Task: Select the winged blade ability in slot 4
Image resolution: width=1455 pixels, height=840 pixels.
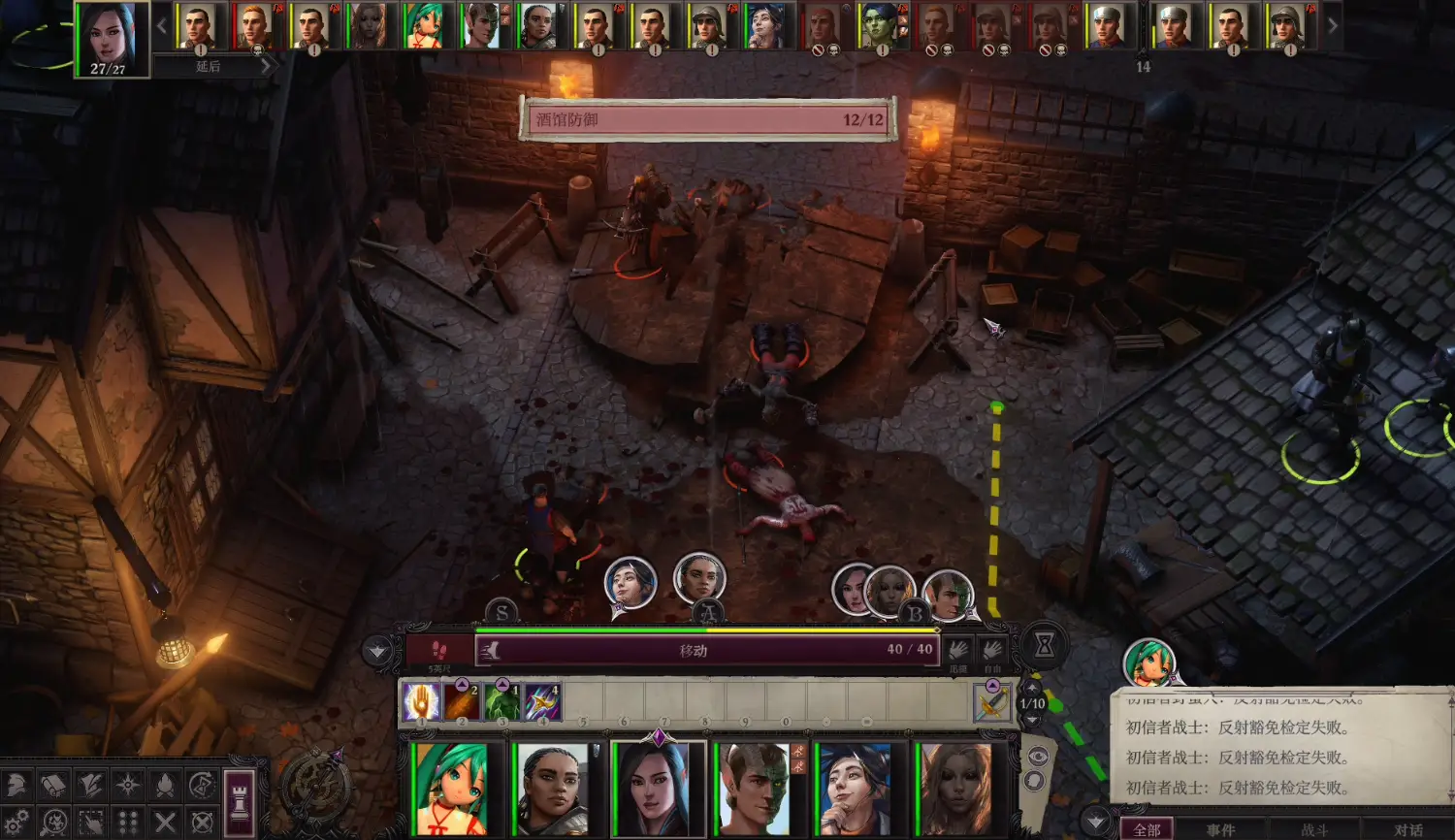Action: click(x=542, y=701)
